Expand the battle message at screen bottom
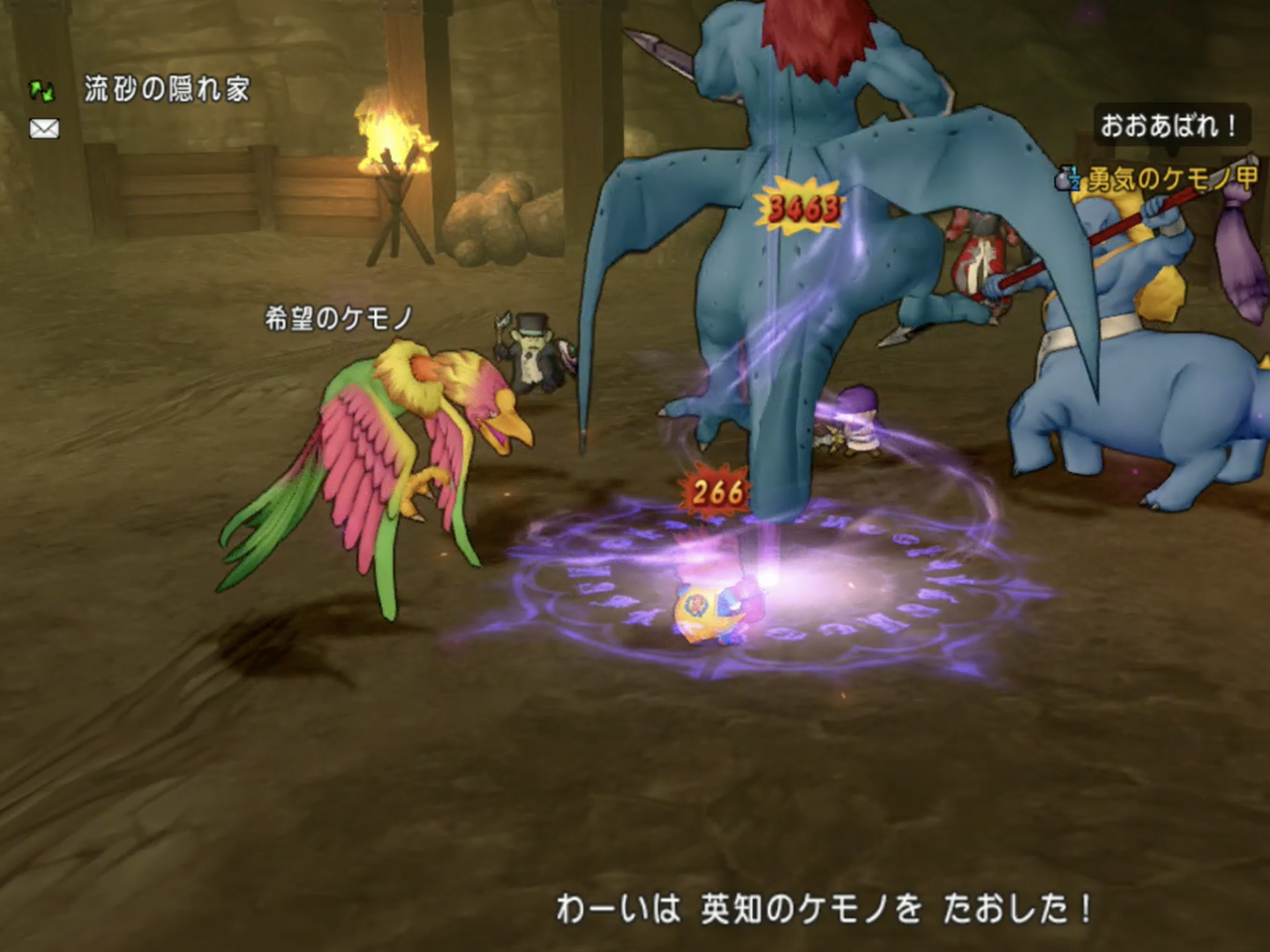This screenshot has height=952, width=1270. tap(822, 903)
